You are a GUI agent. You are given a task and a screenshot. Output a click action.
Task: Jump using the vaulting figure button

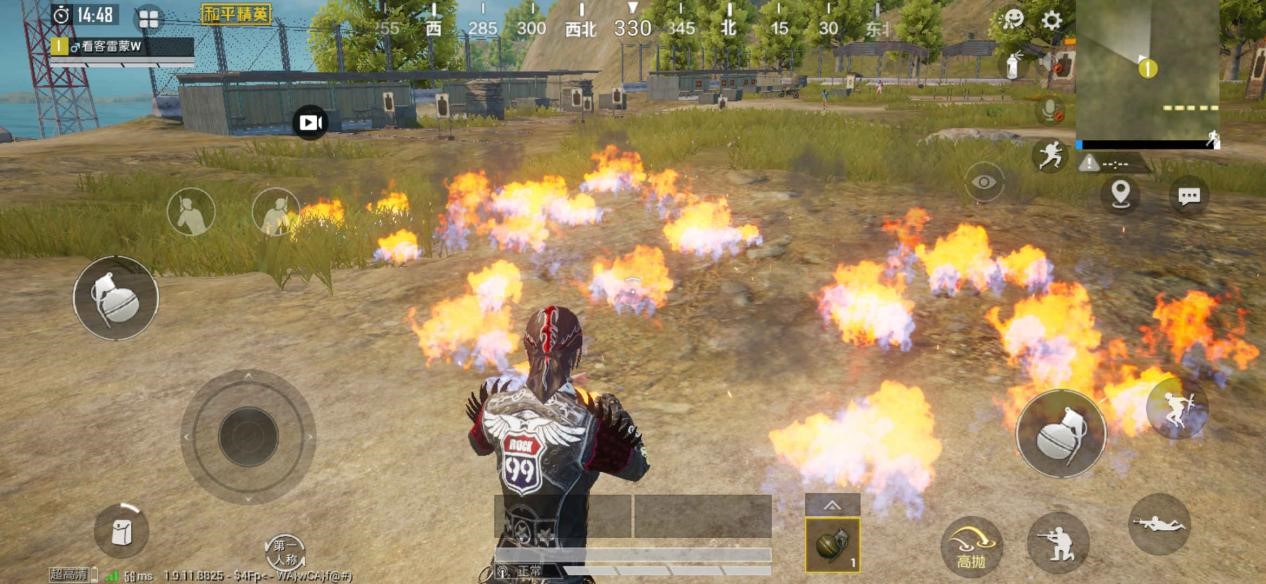click(1177, 408)
